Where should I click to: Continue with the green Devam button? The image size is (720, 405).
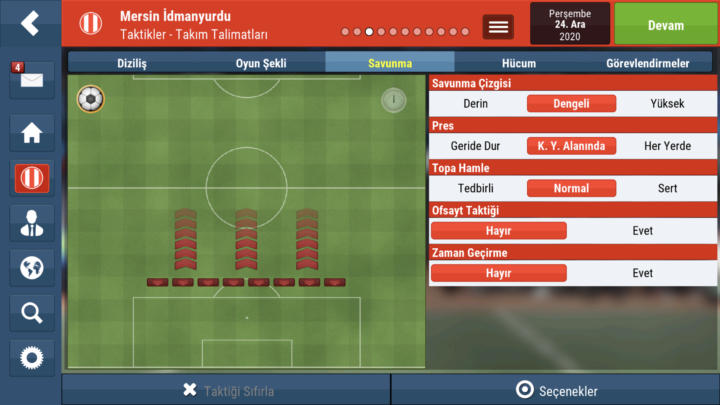(665, 23)
